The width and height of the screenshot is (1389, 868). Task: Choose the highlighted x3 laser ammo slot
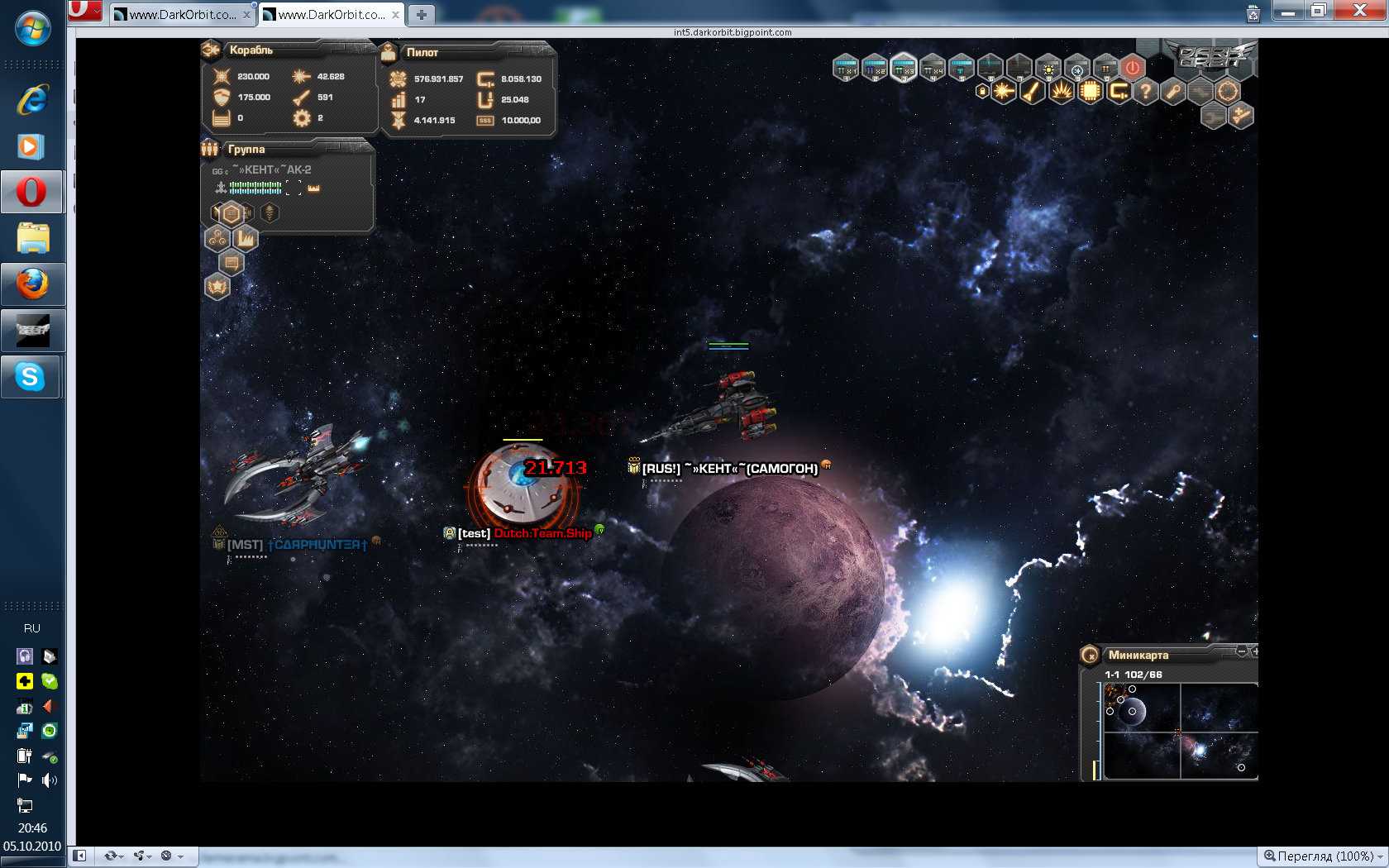click(x=904, y=67)
